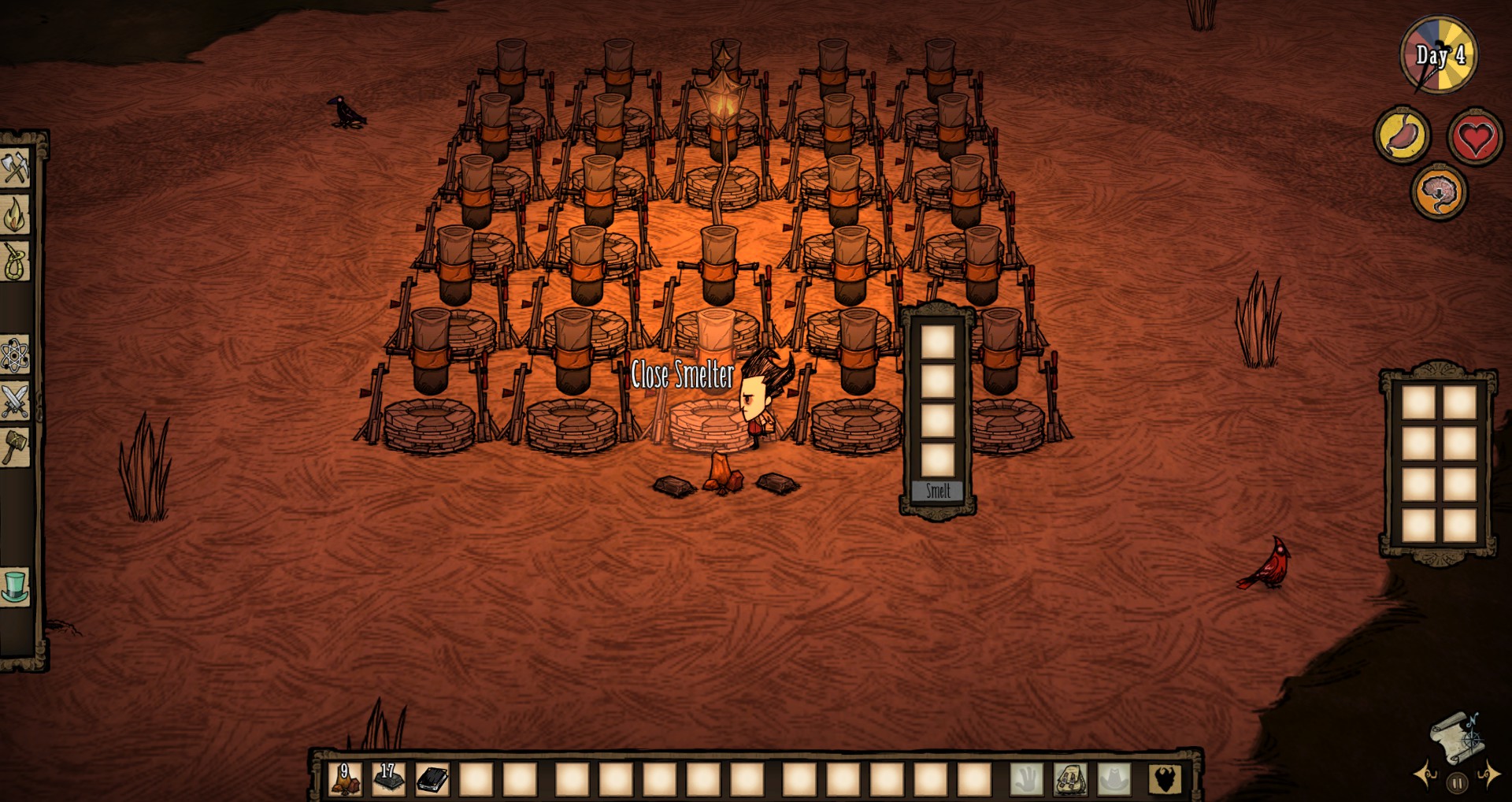Switch to the Science atom tab

point(15,355)
